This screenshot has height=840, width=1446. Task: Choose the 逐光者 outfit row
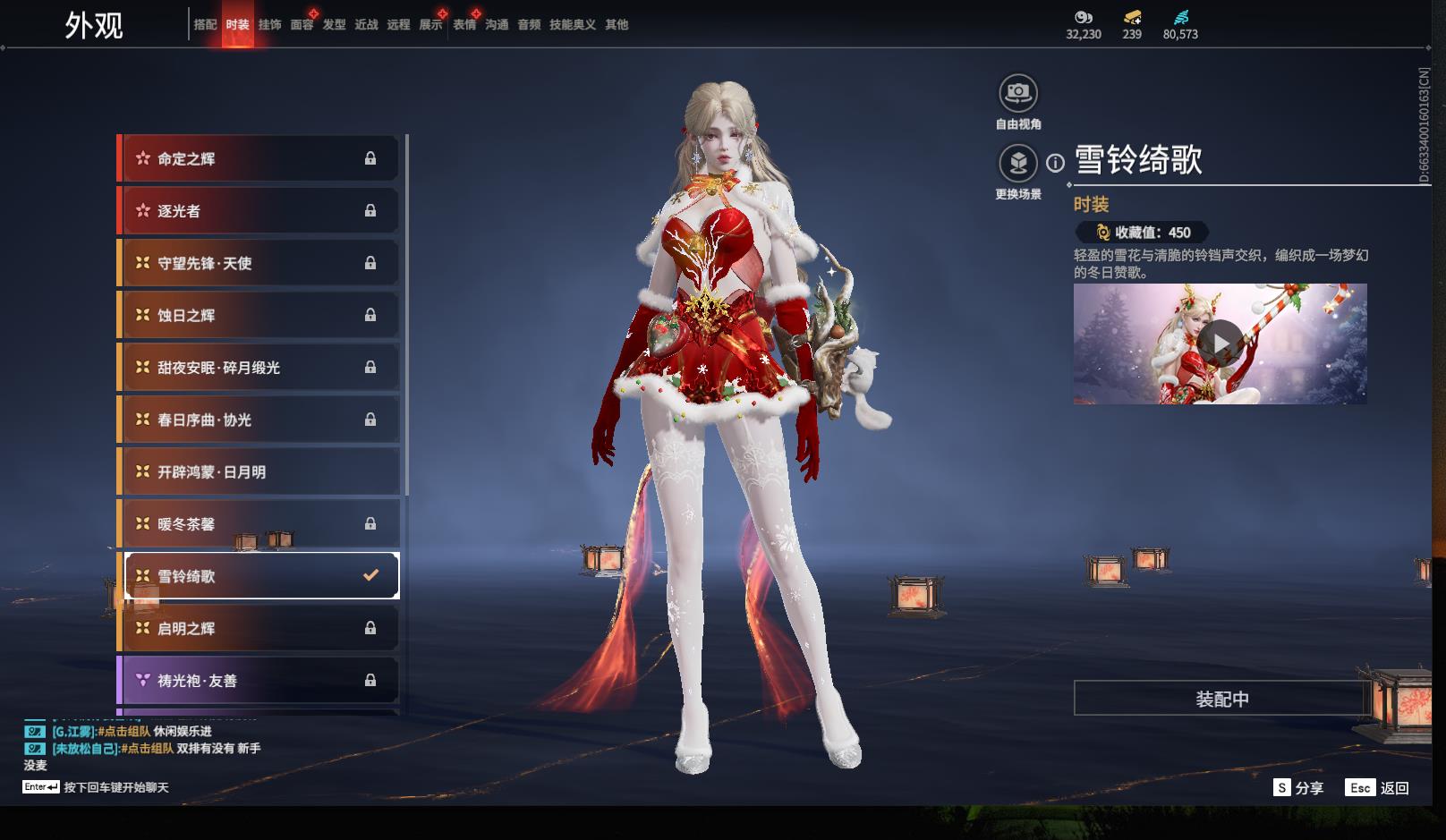[x=259, y=211]
